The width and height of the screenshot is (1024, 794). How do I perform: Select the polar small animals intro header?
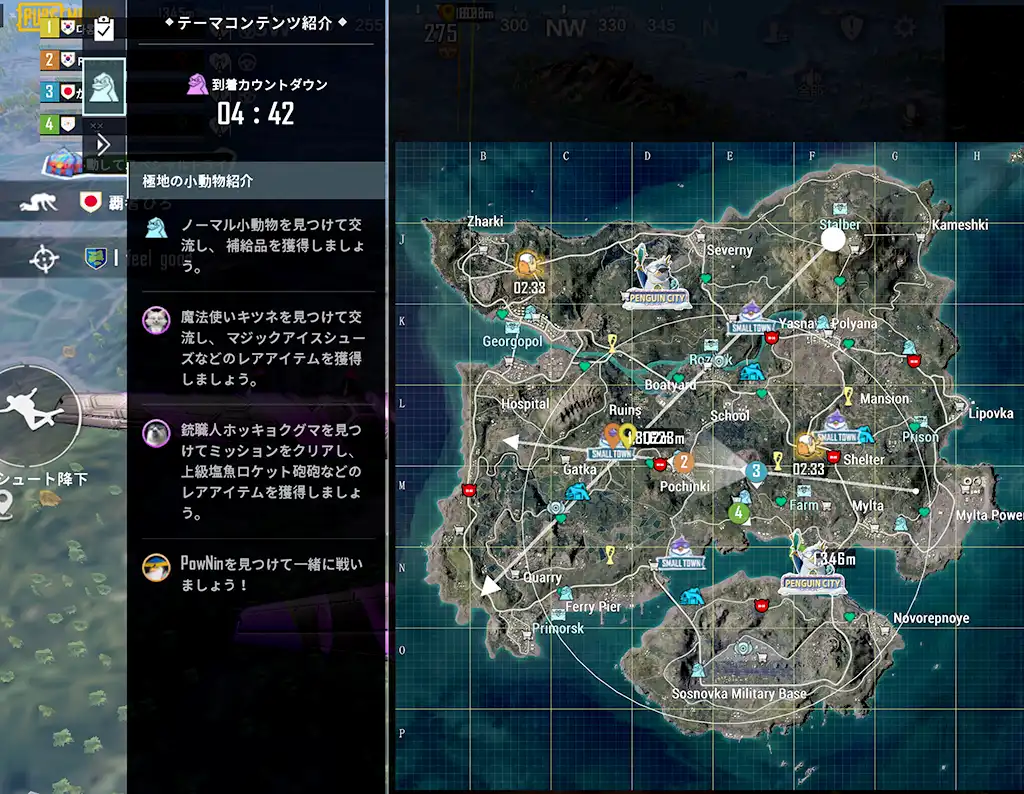(257, 181)
